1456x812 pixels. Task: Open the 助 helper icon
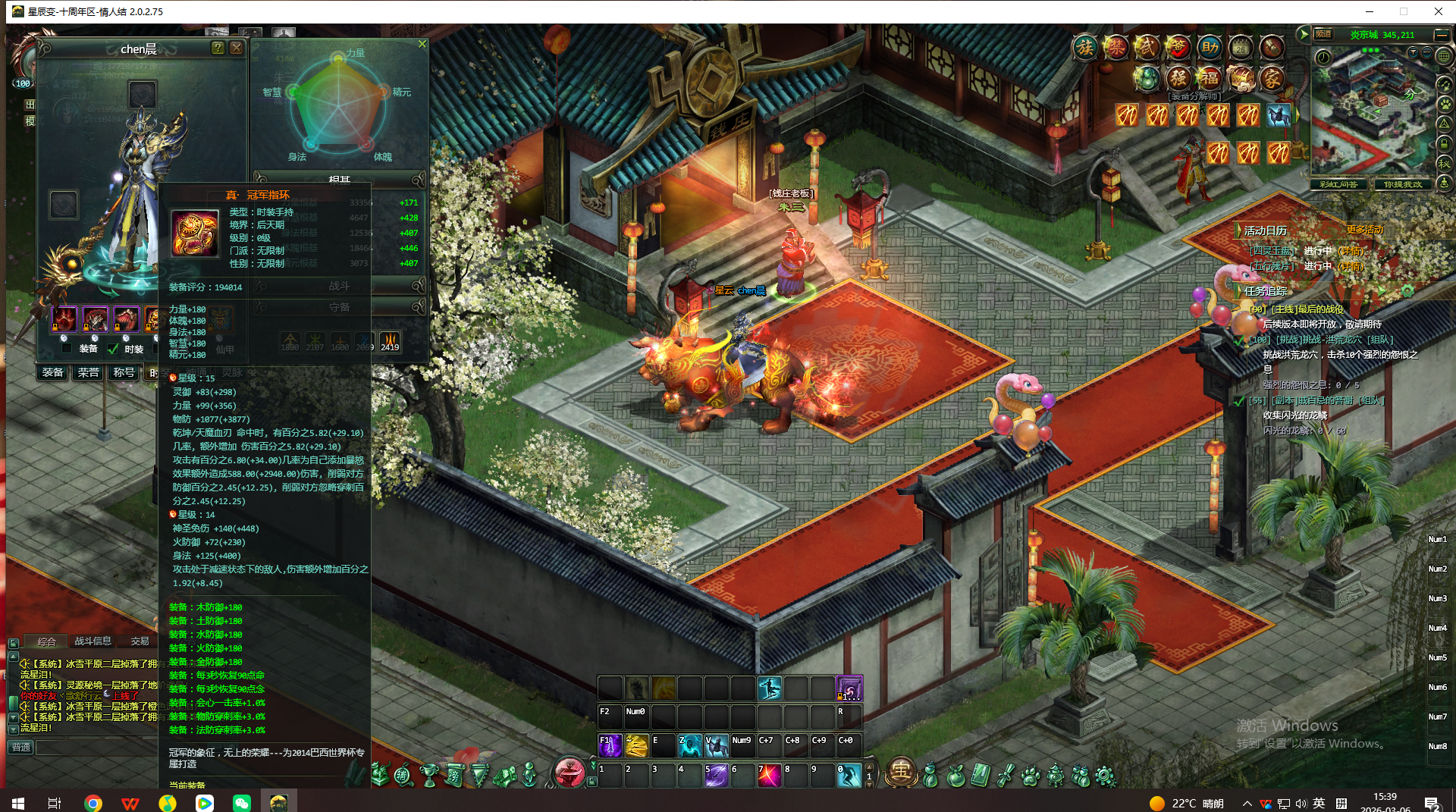pyautogui.click(x=1210, y=48)
